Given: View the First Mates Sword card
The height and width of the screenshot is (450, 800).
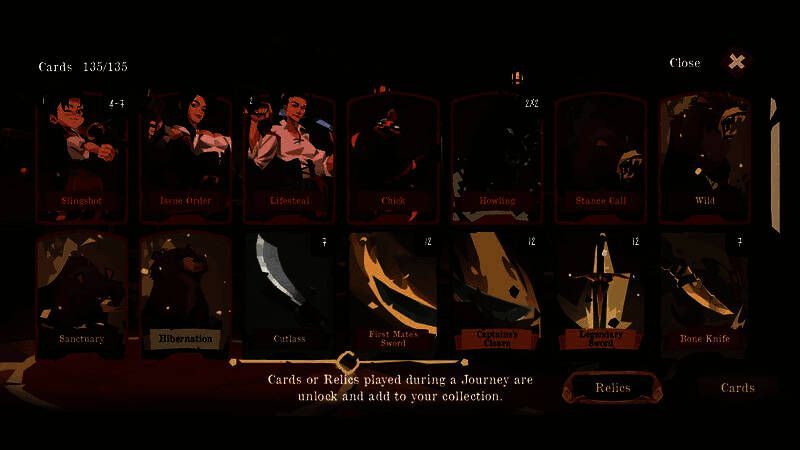Looking at the screenshot, I should [x=393, y=292].
